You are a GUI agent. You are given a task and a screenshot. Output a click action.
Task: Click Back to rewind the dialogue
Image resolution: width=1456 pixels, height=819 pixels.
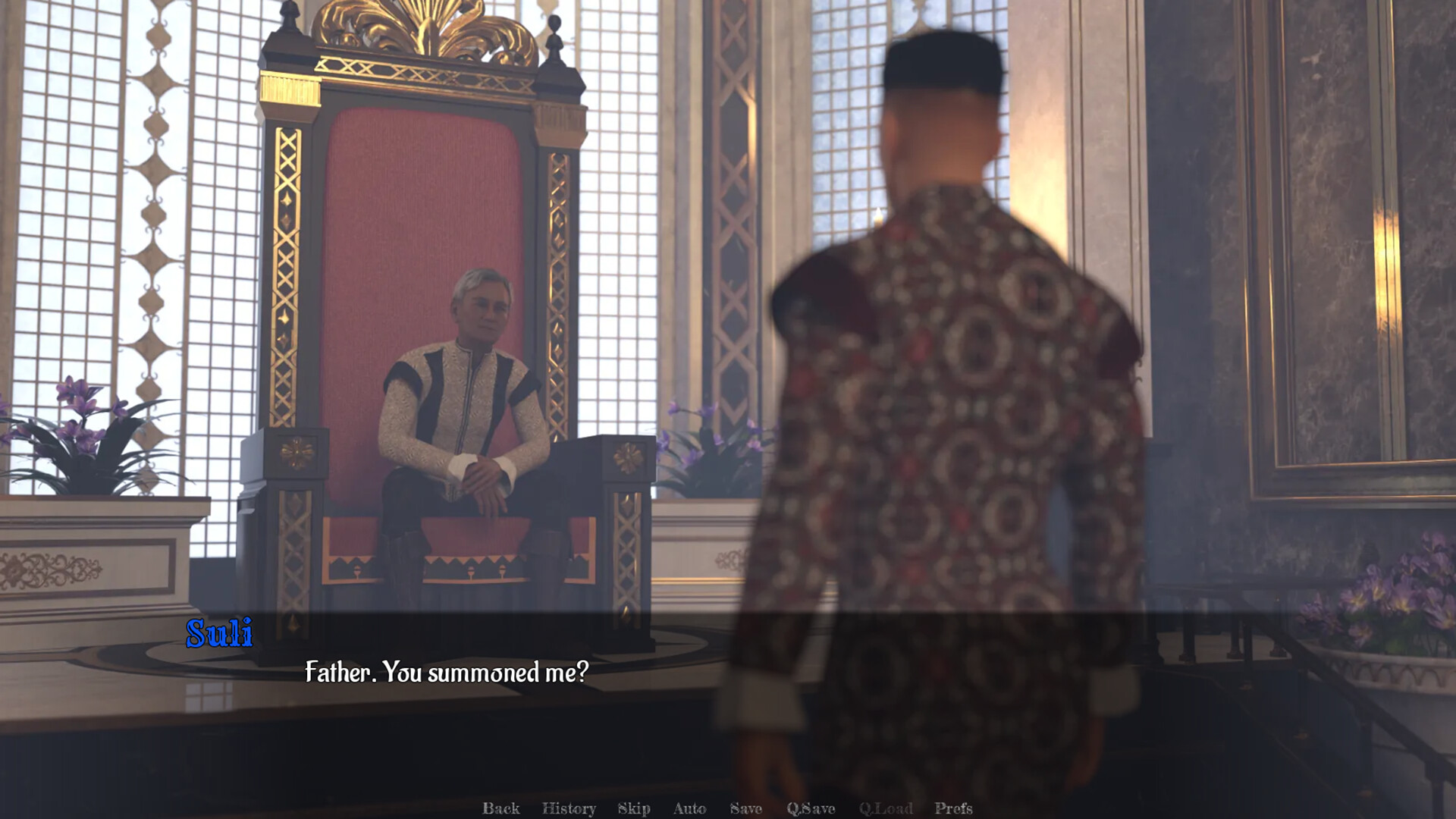pyautogui.click(x=500, y=808)
